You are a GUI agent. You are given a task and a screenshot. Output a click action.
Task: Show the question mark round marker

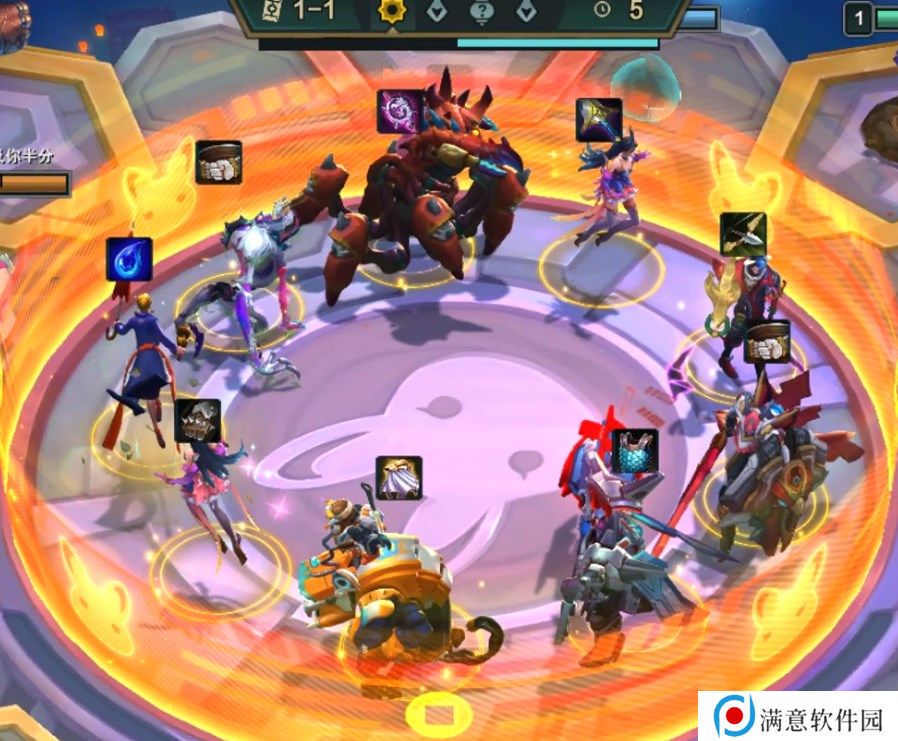pyautogui.click(x=483, y=13)
